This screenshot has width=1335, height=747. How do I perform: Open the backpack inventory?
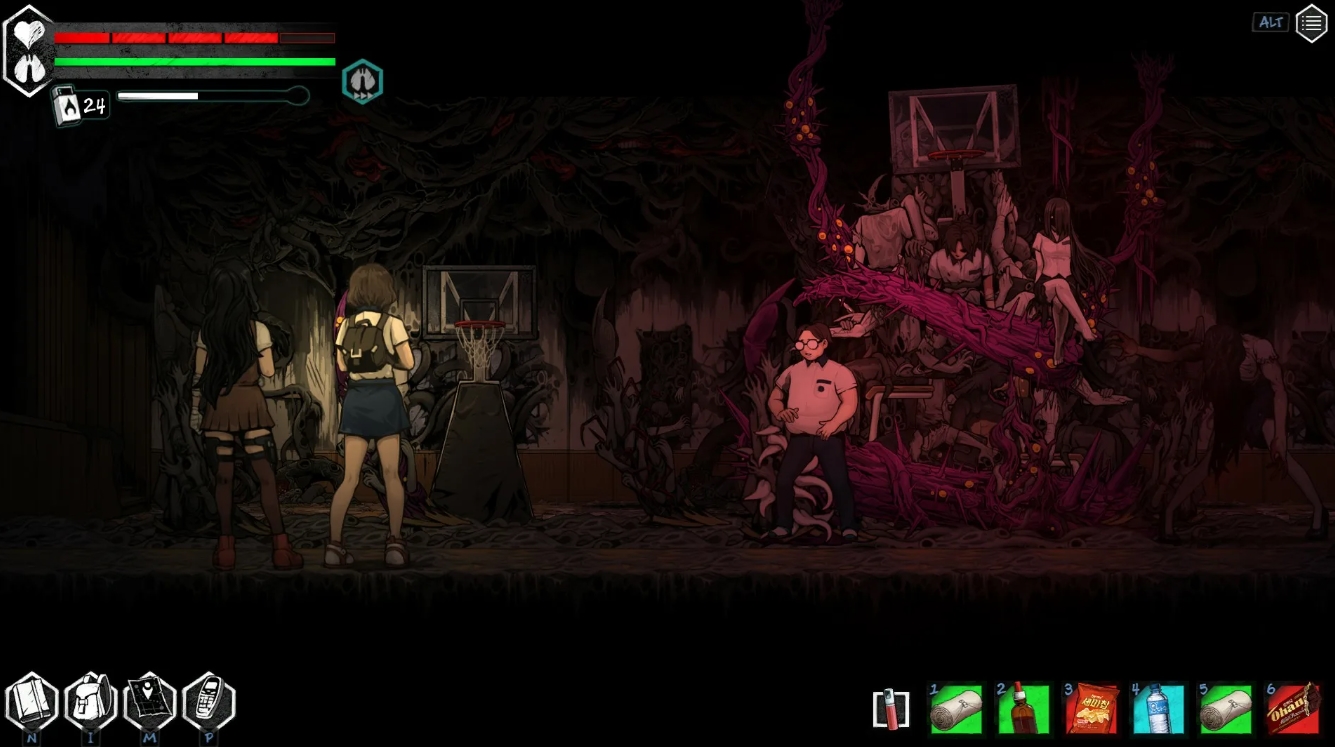click(x=91, y=702)
